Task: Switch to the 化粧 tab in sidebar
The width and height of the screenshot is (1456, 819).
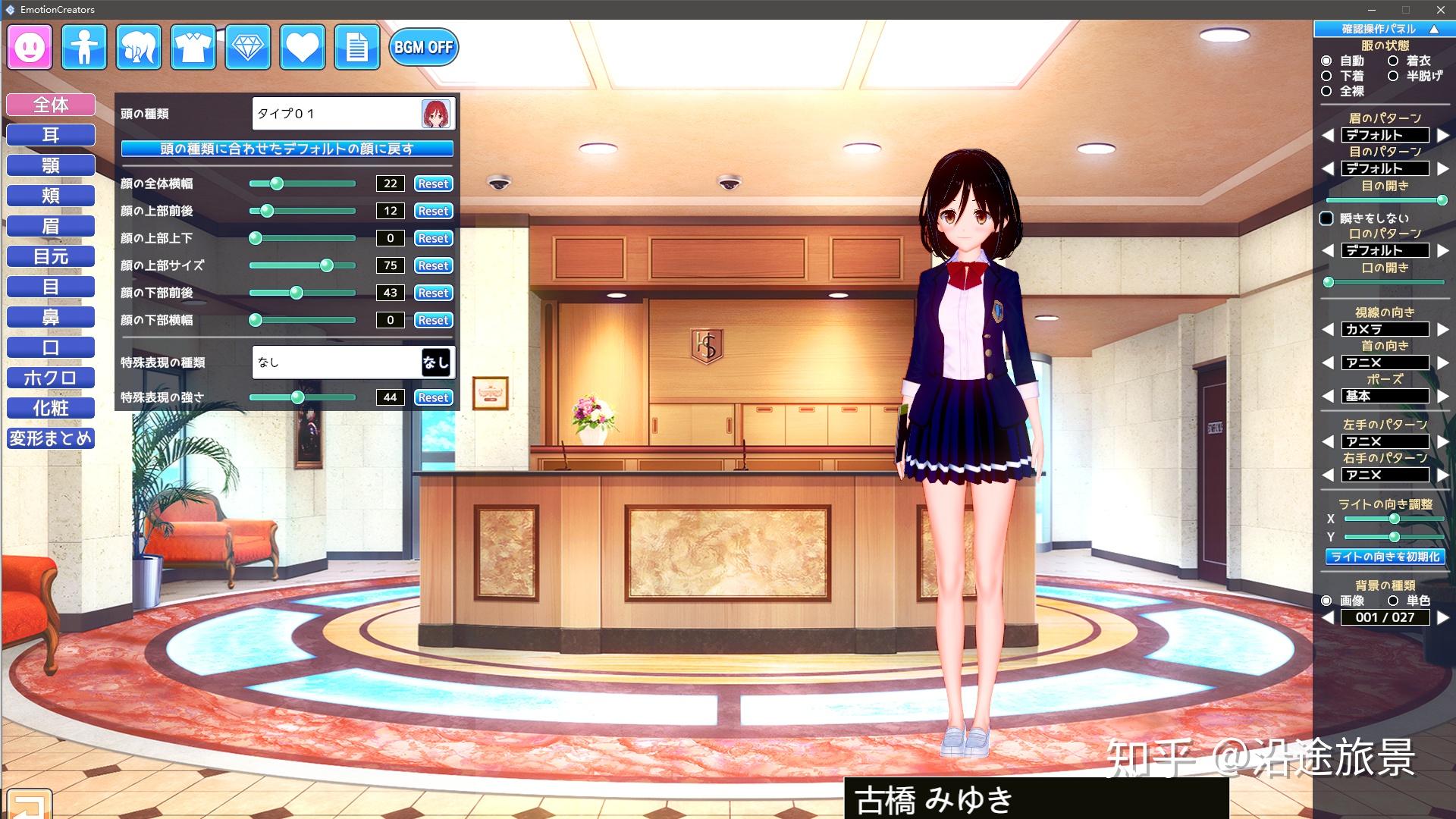Action: pos(50,408)
